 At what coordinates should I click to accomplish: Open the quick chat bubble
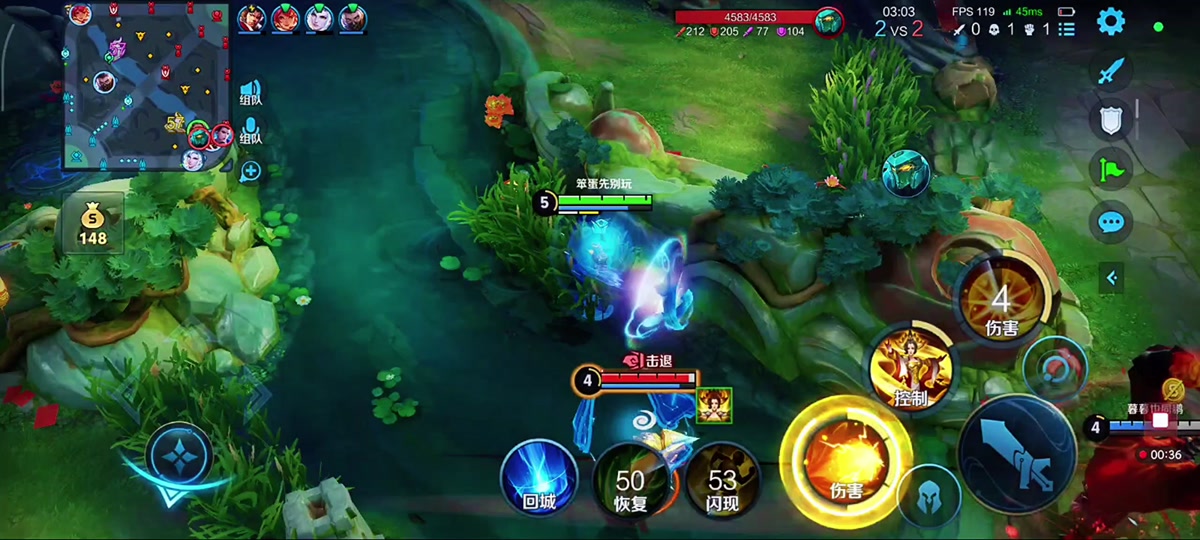(x=1111, y=222)
